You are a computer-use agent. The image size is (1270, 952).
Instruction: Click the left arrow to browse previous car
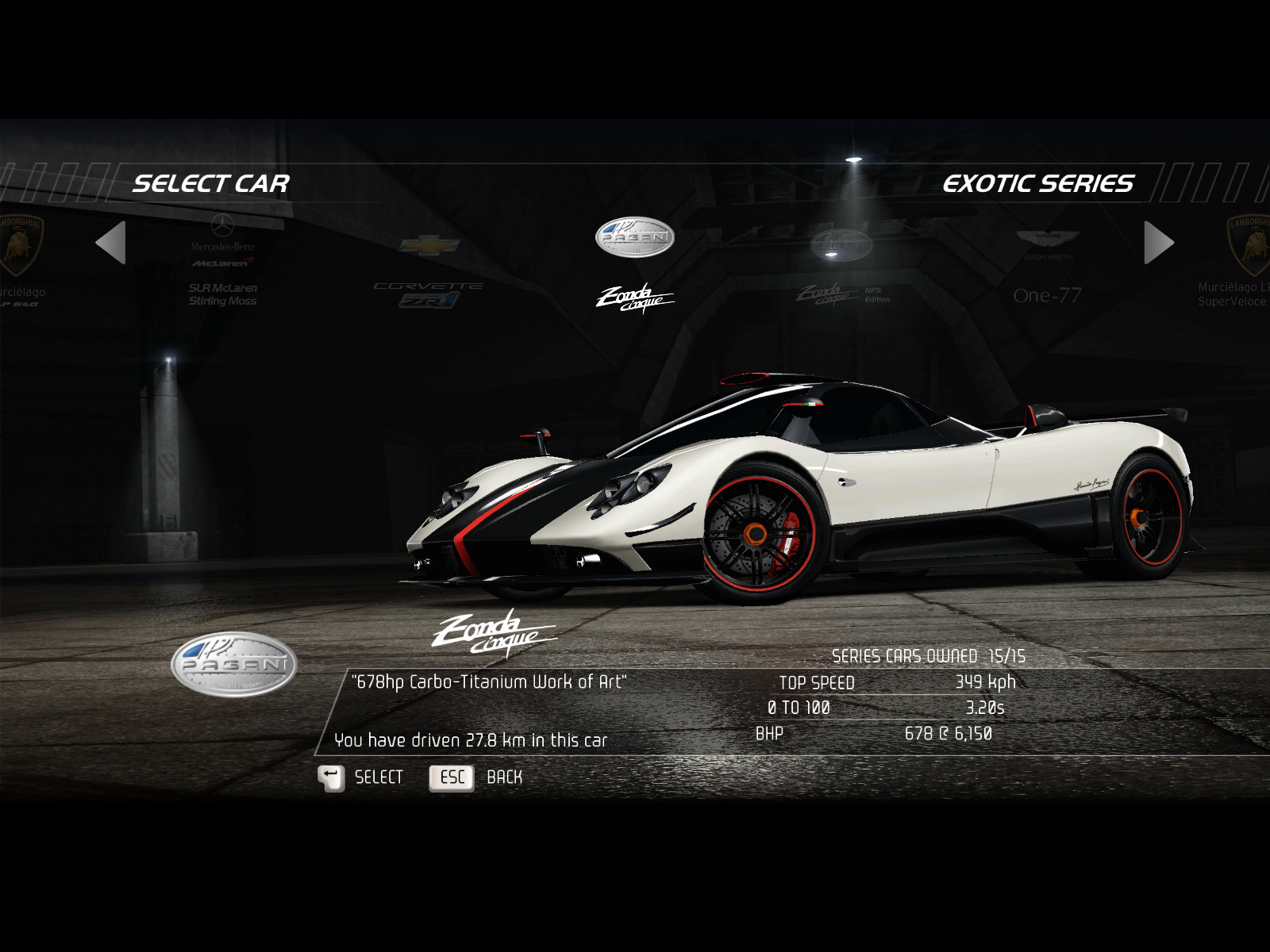point(111,242)
